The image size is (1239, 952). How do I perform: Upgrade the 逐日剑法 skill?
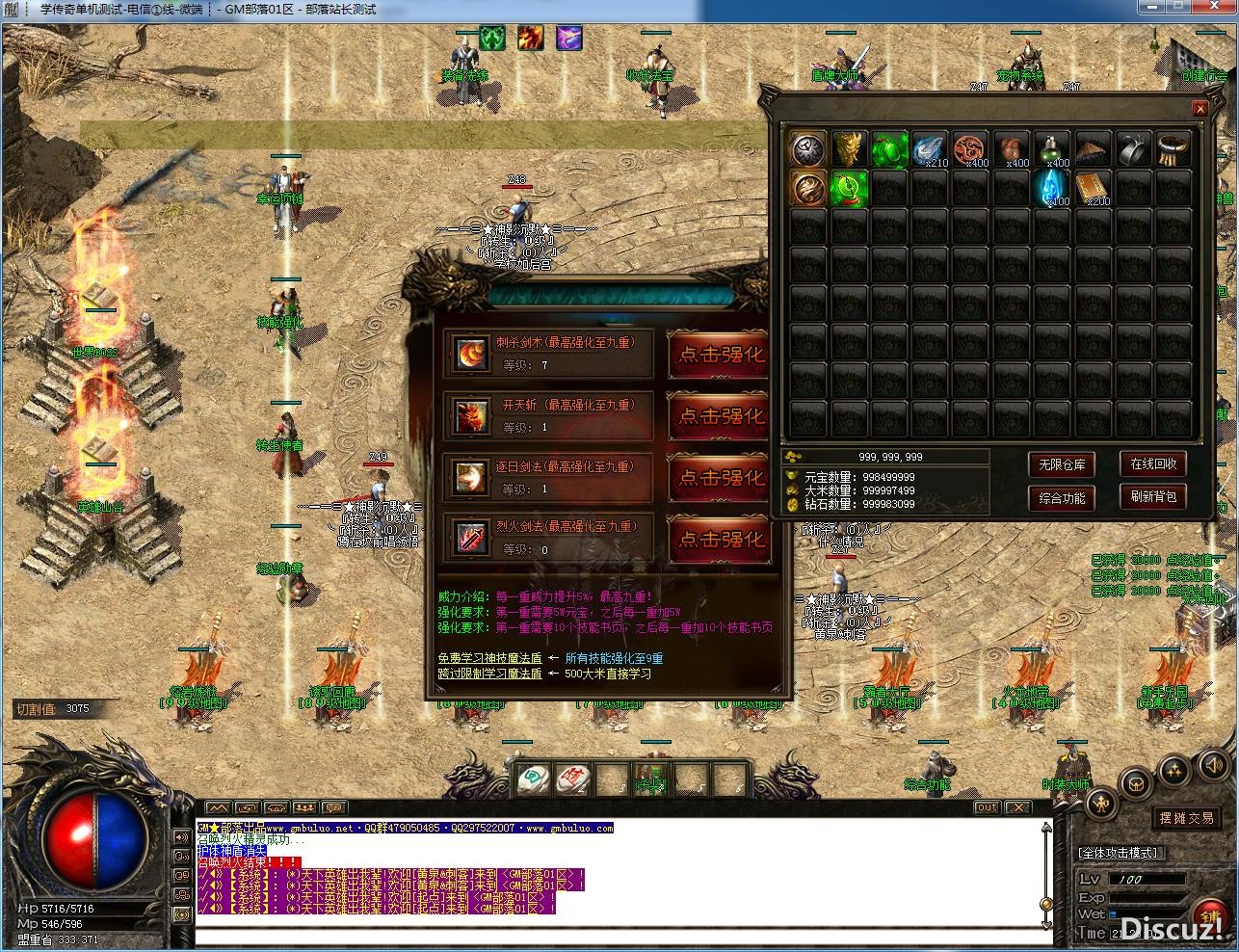(x=719, y=477)
